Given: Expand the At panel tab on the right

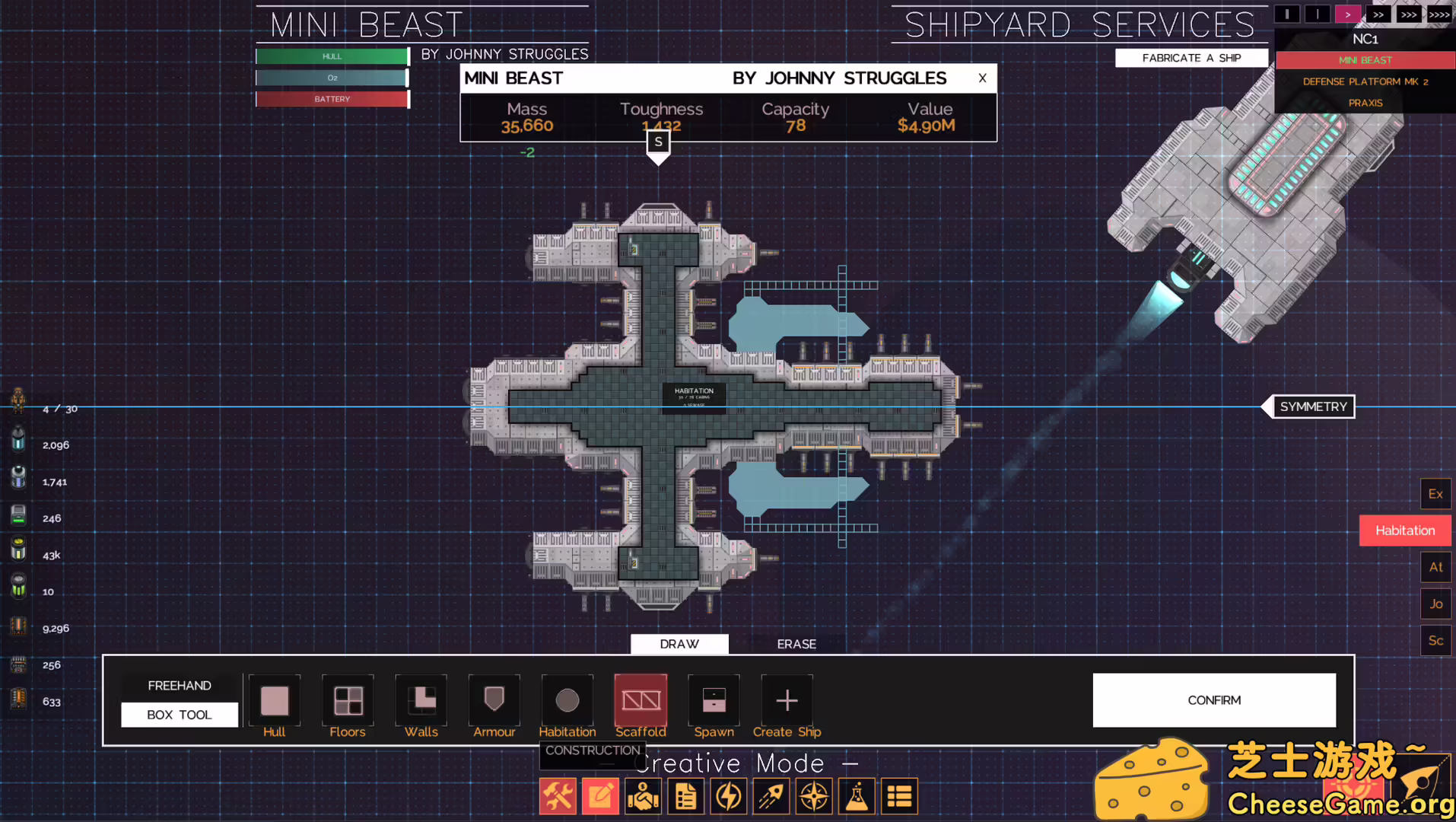Looking at the screenshot, I should [1435, 567].
